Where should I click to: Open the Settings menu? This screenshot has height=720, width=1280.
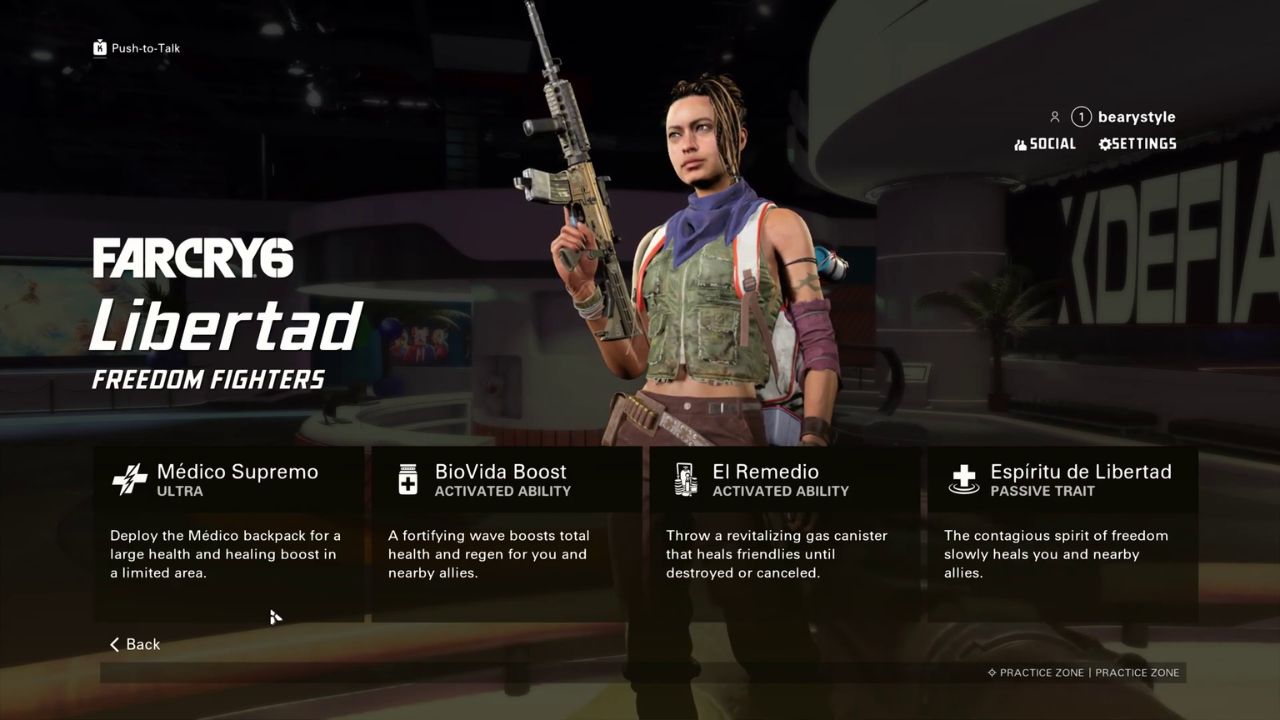(x=1137, y=144)
